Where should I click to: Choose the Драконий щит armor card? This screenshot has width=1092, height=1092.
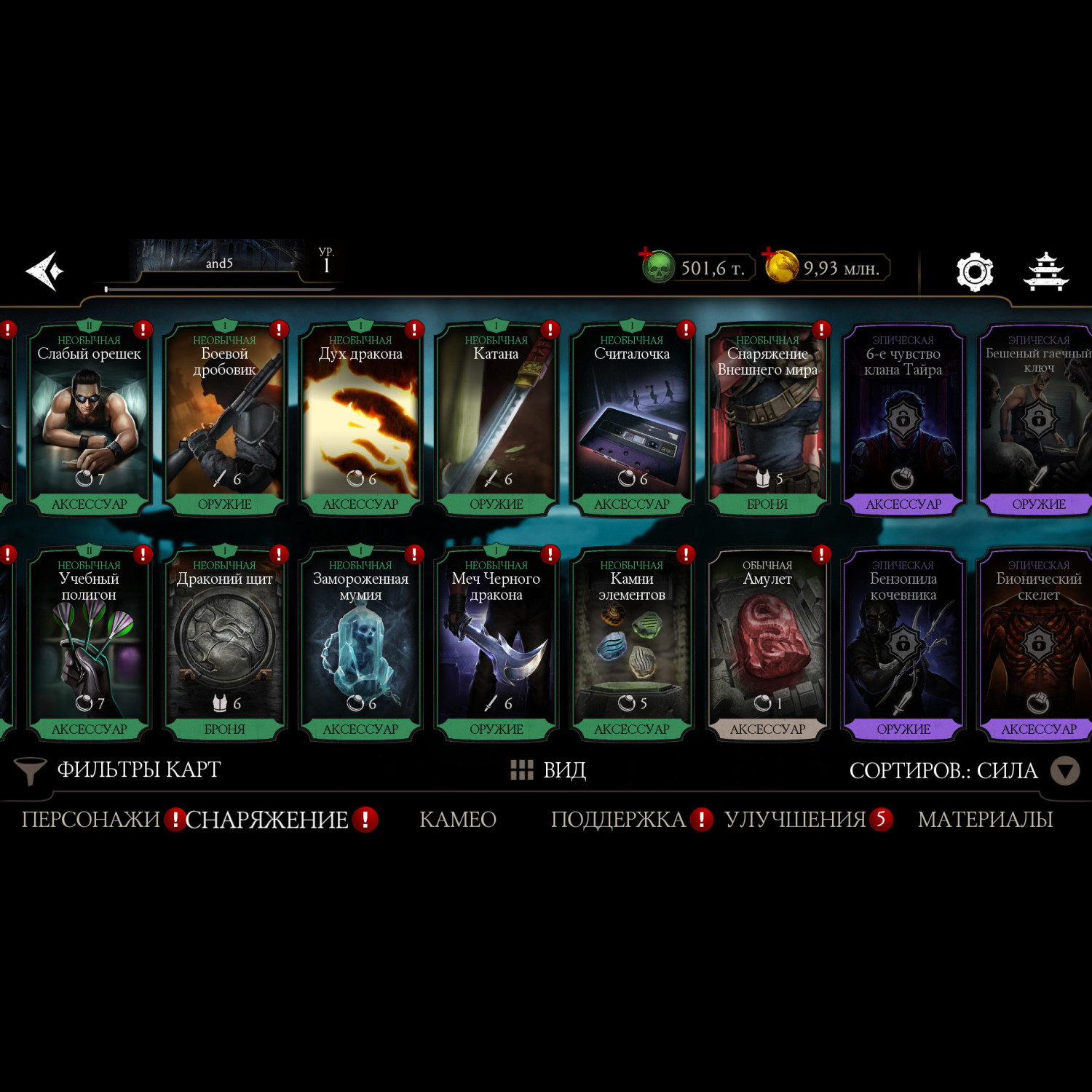tap(224, 645)
